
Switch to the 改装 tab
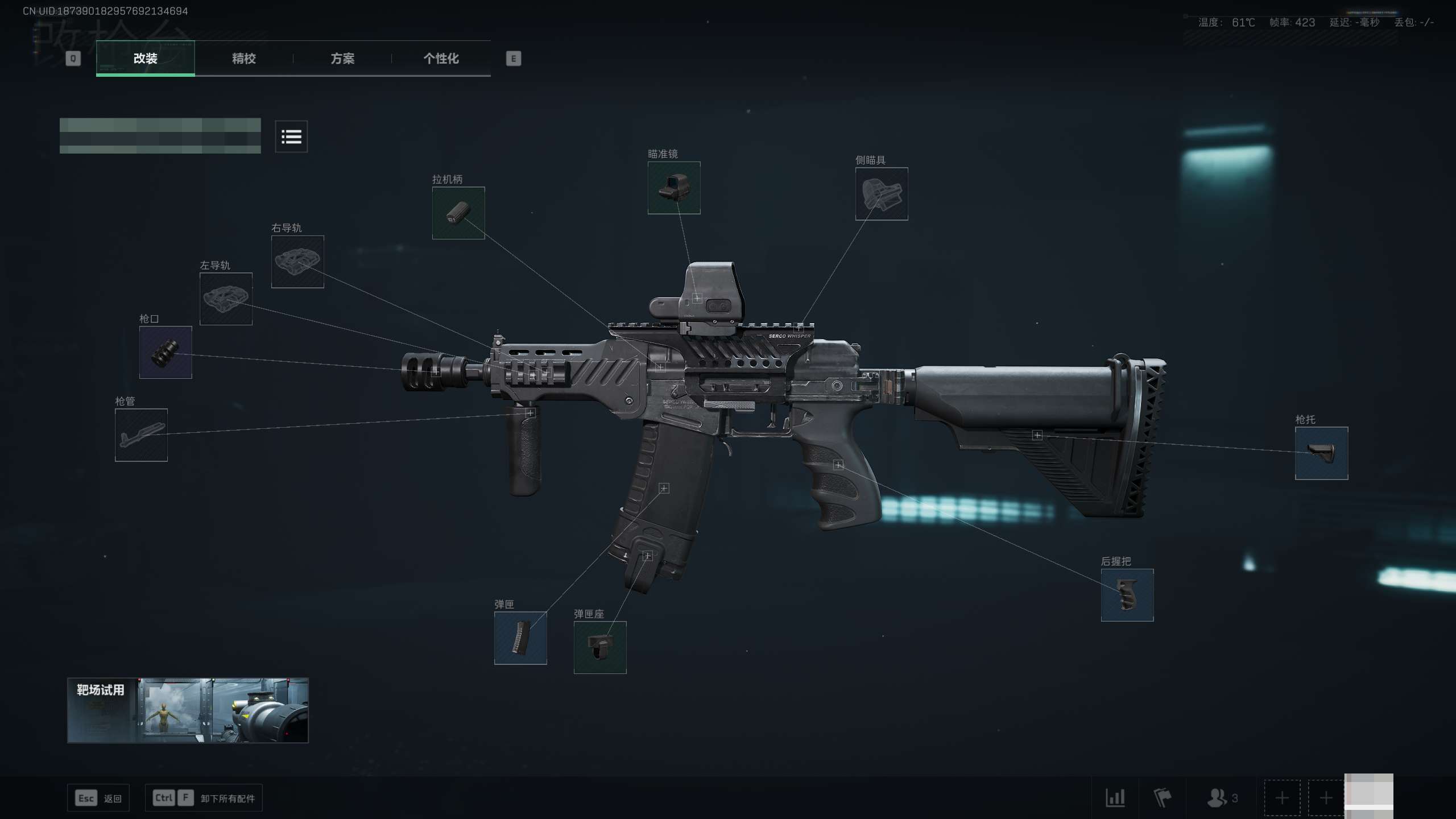click(146, 58)
